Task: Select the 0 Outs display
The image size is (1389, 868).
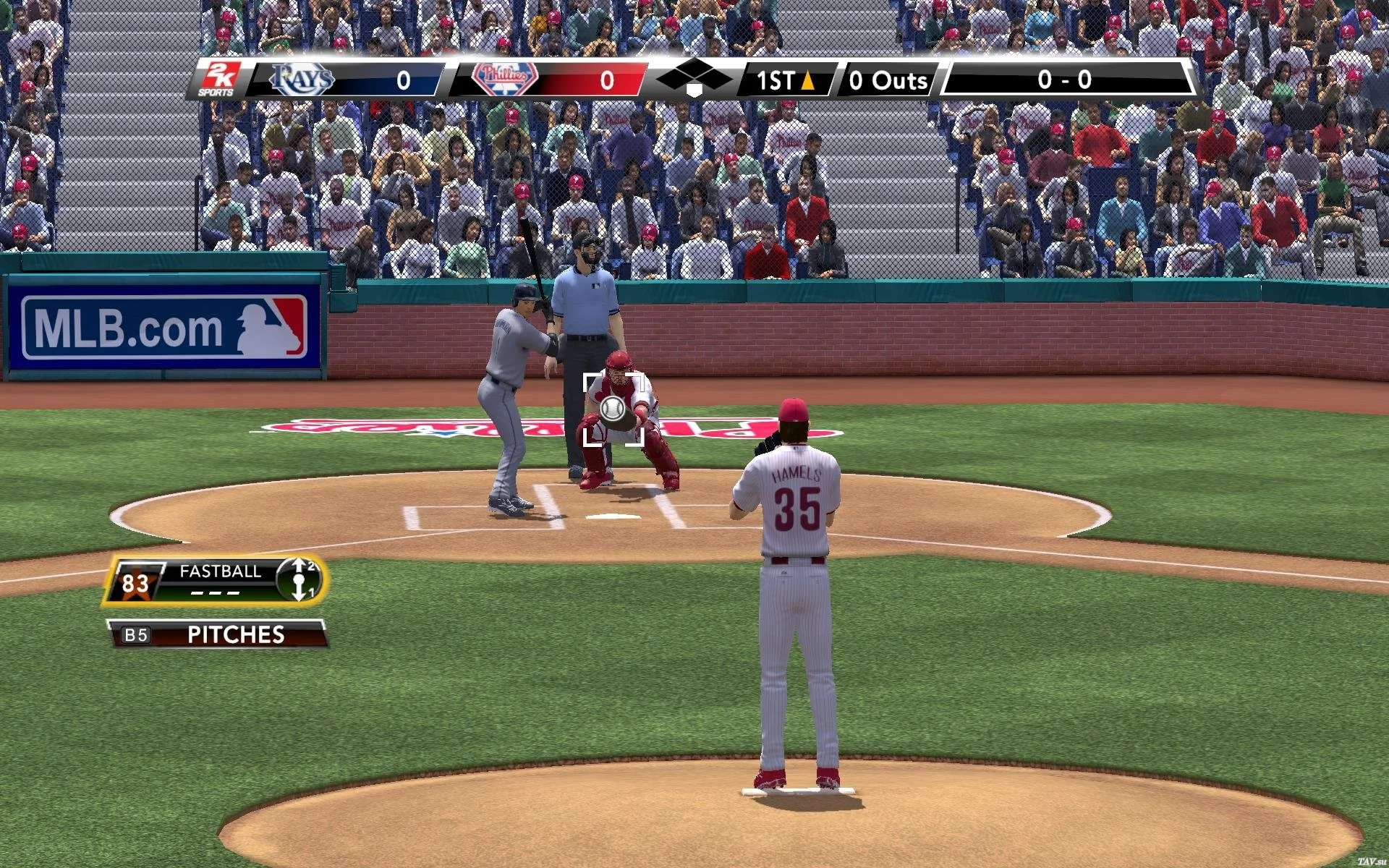Action: point(888,80)
